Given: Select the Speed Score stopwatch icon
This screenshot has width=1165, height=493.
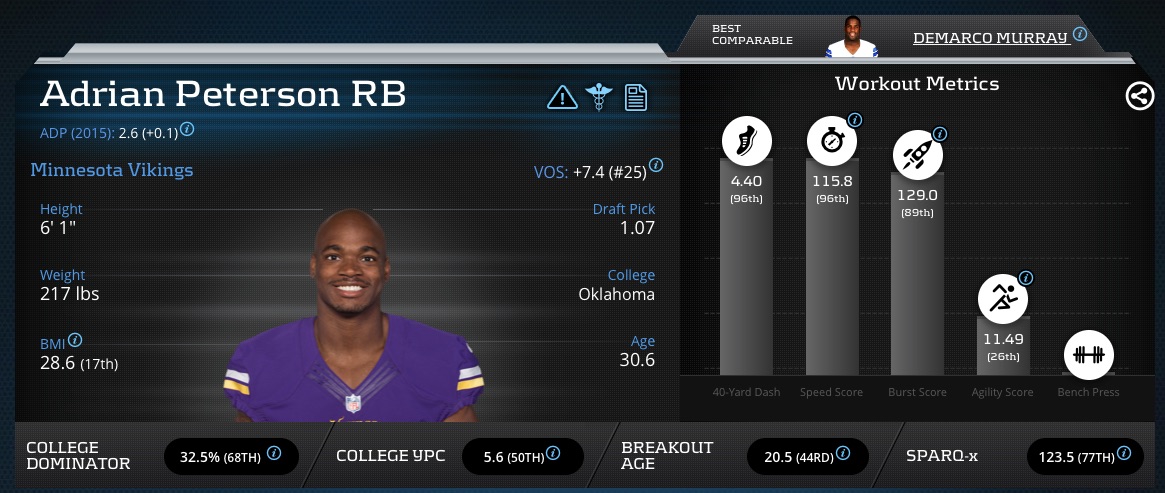Looking at the screenshot, I should (x=832, y=142).
